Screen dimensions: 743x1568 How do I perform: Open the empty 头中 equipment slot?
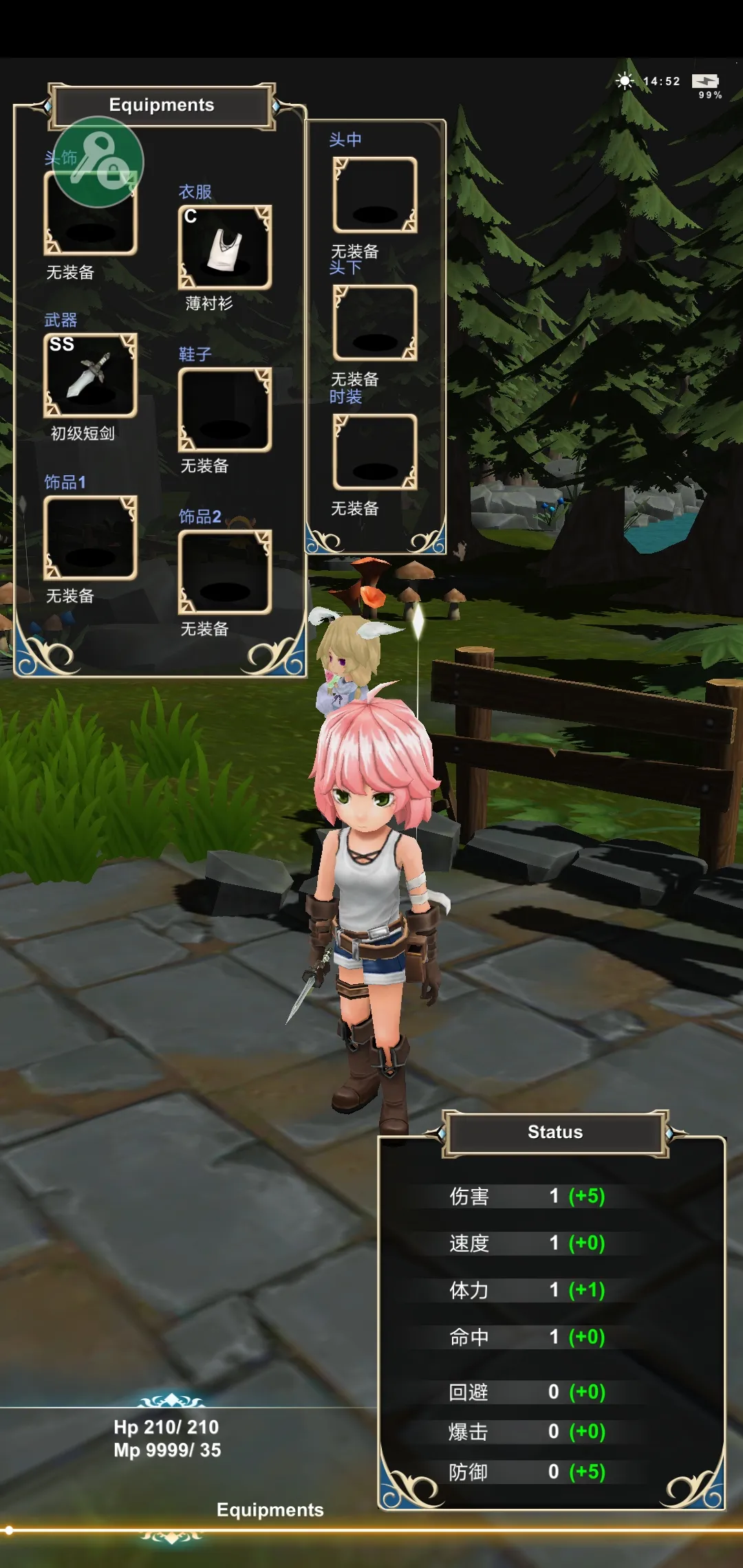point(375,195)
